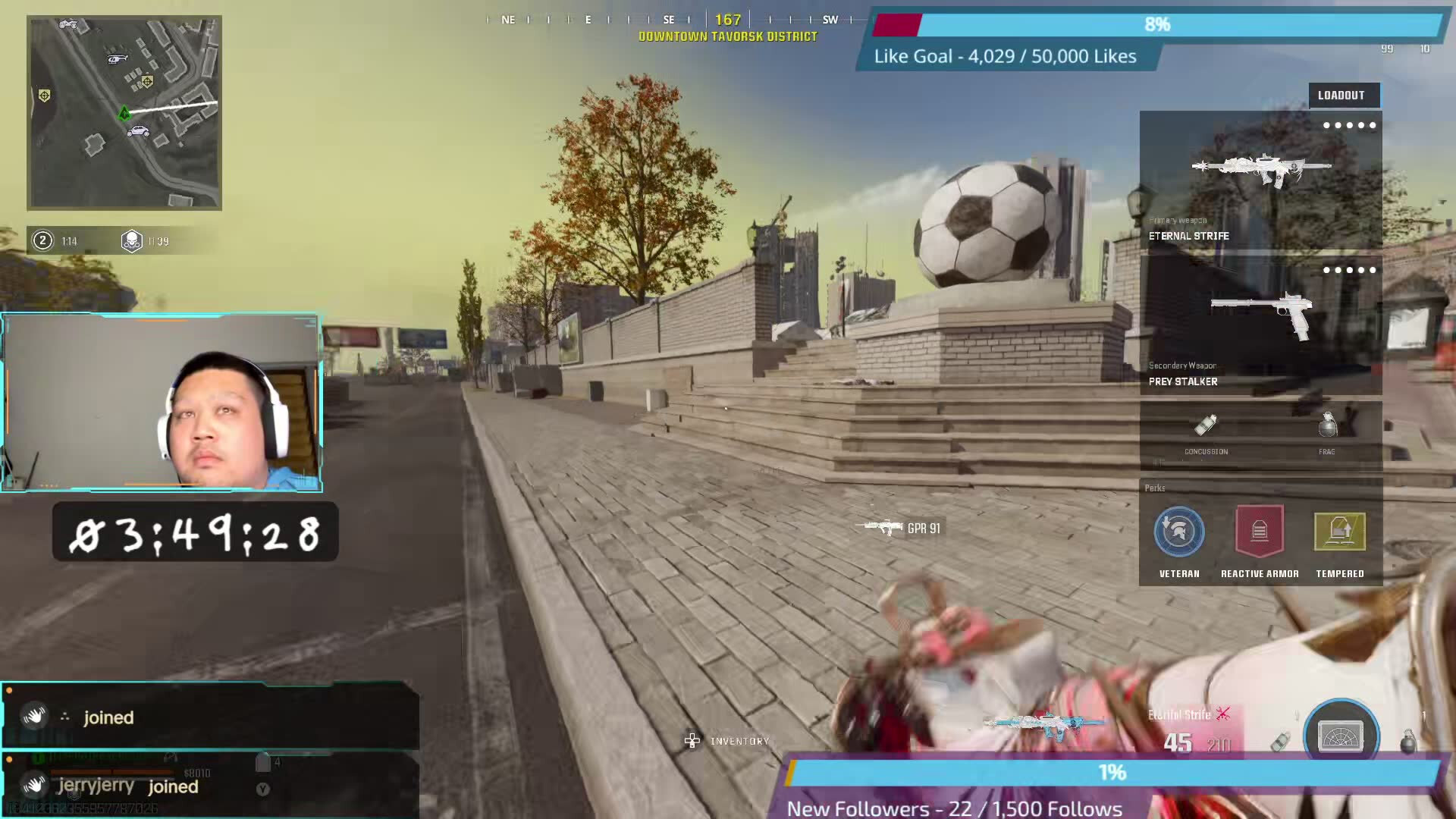
Task: Select the Prey Stalker secondary weapon card
Action: tap(1260, 326)
